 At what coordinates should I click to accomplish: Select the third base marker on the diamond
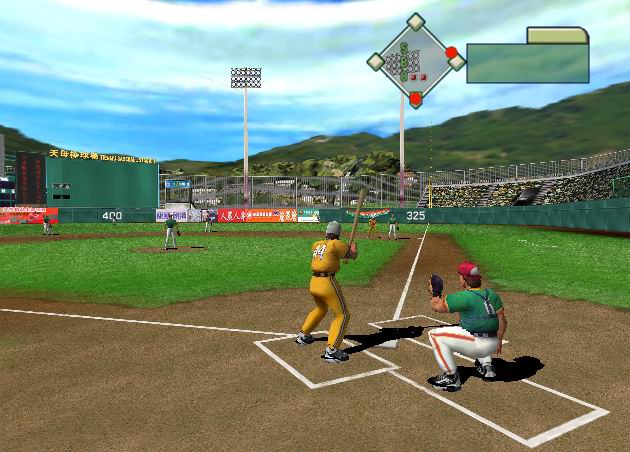point(375,61)
